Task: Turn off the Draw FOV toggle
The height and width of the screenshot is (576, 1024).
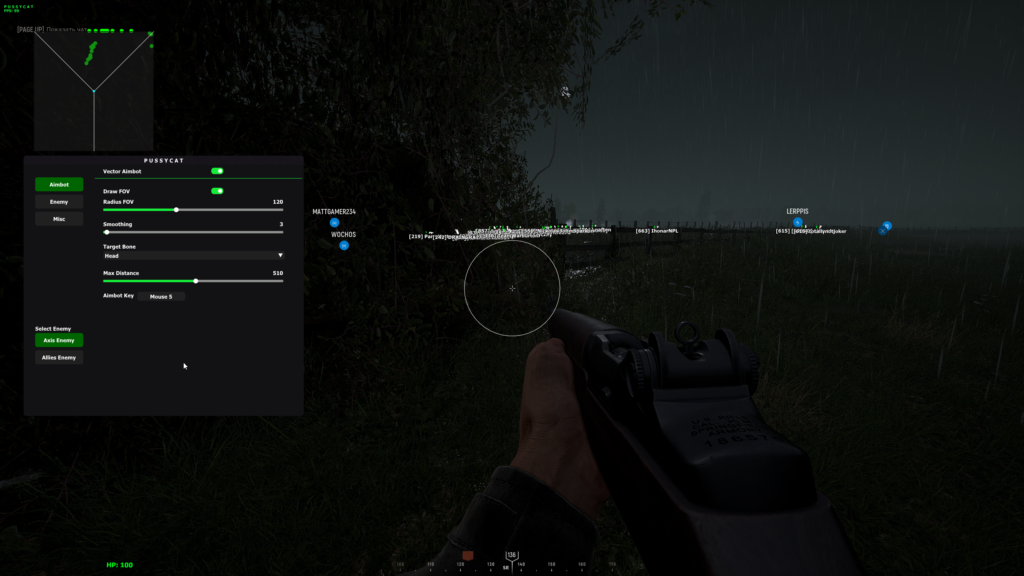Action: (x=217, y=191)
